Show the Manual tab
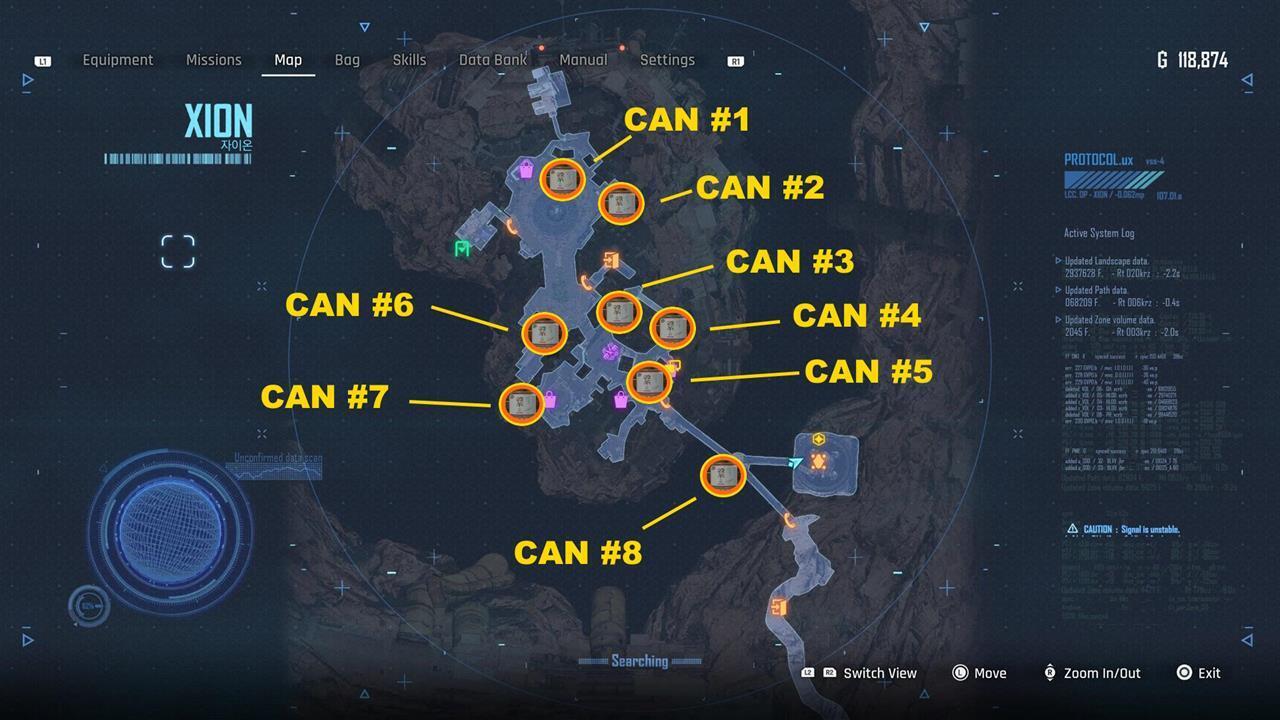This screenshot has width=1280, height=720. coord(583,60)
